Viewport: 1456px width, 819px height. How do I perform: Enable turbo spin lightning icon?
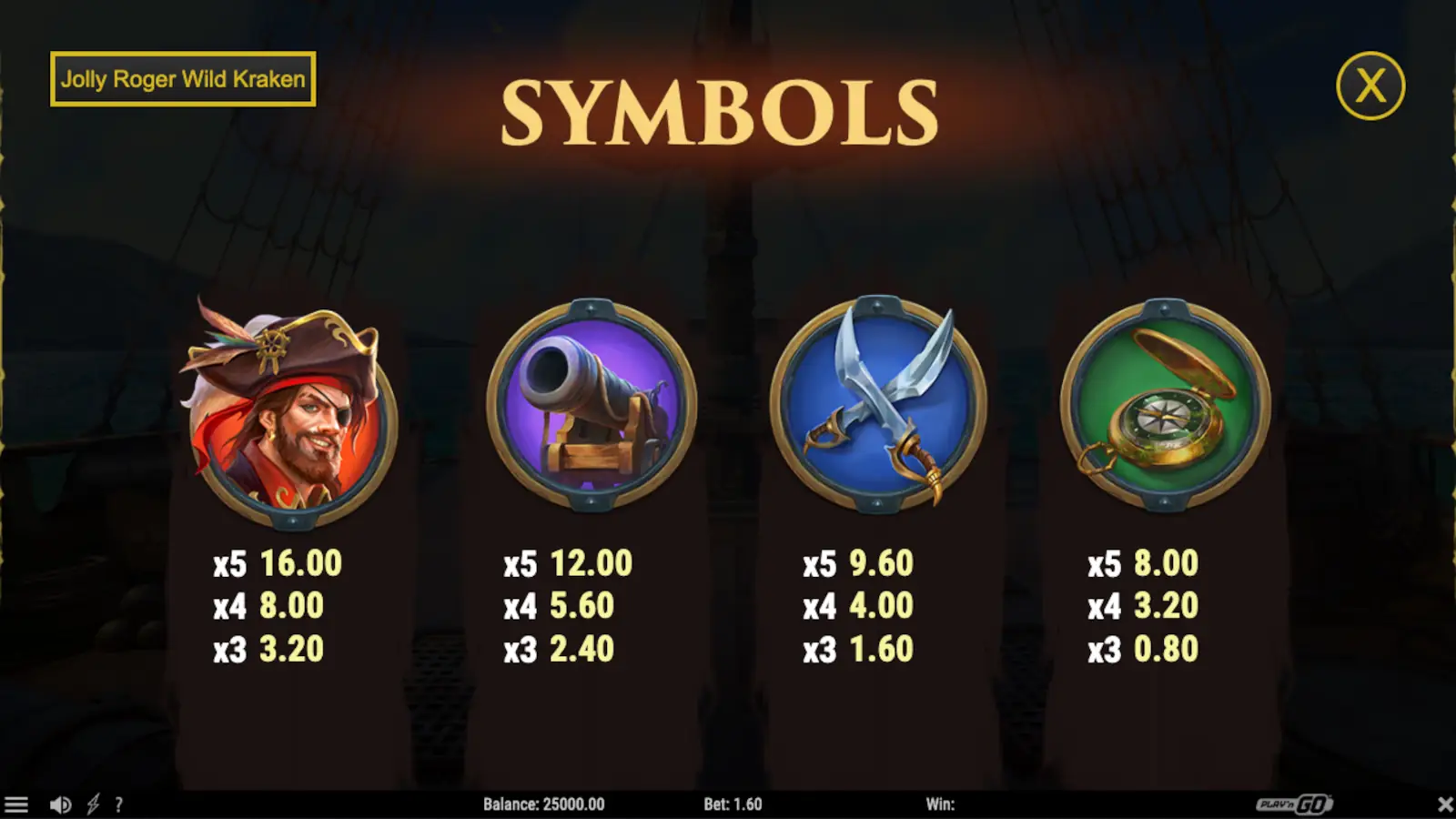(92, 804)
